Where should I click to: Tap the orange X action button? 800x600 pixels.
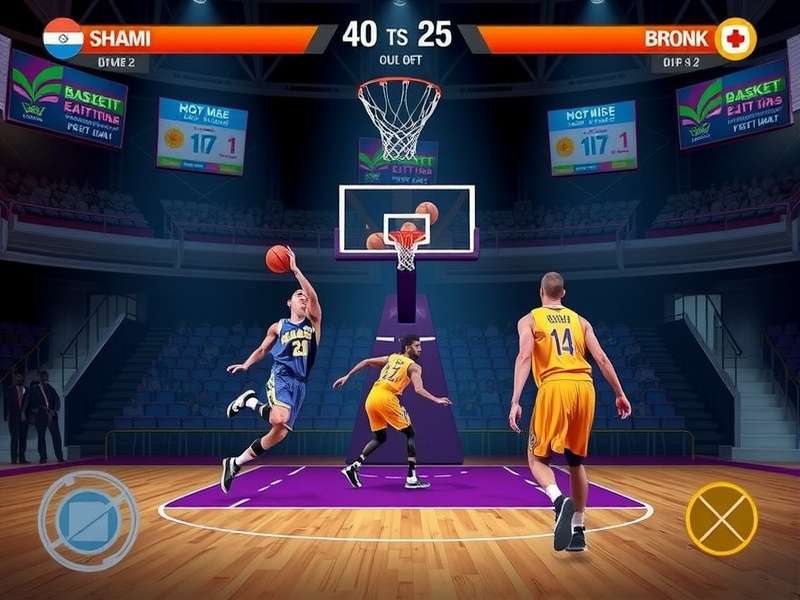(721, 518)
